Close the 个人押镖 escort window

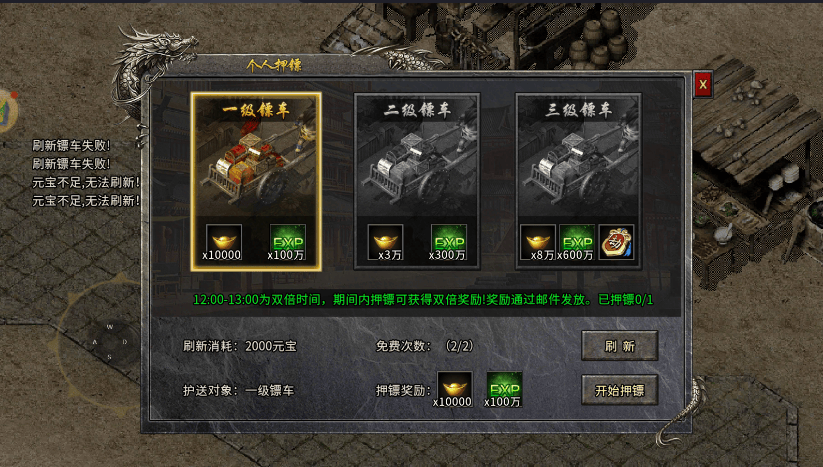tap(703, 85)
